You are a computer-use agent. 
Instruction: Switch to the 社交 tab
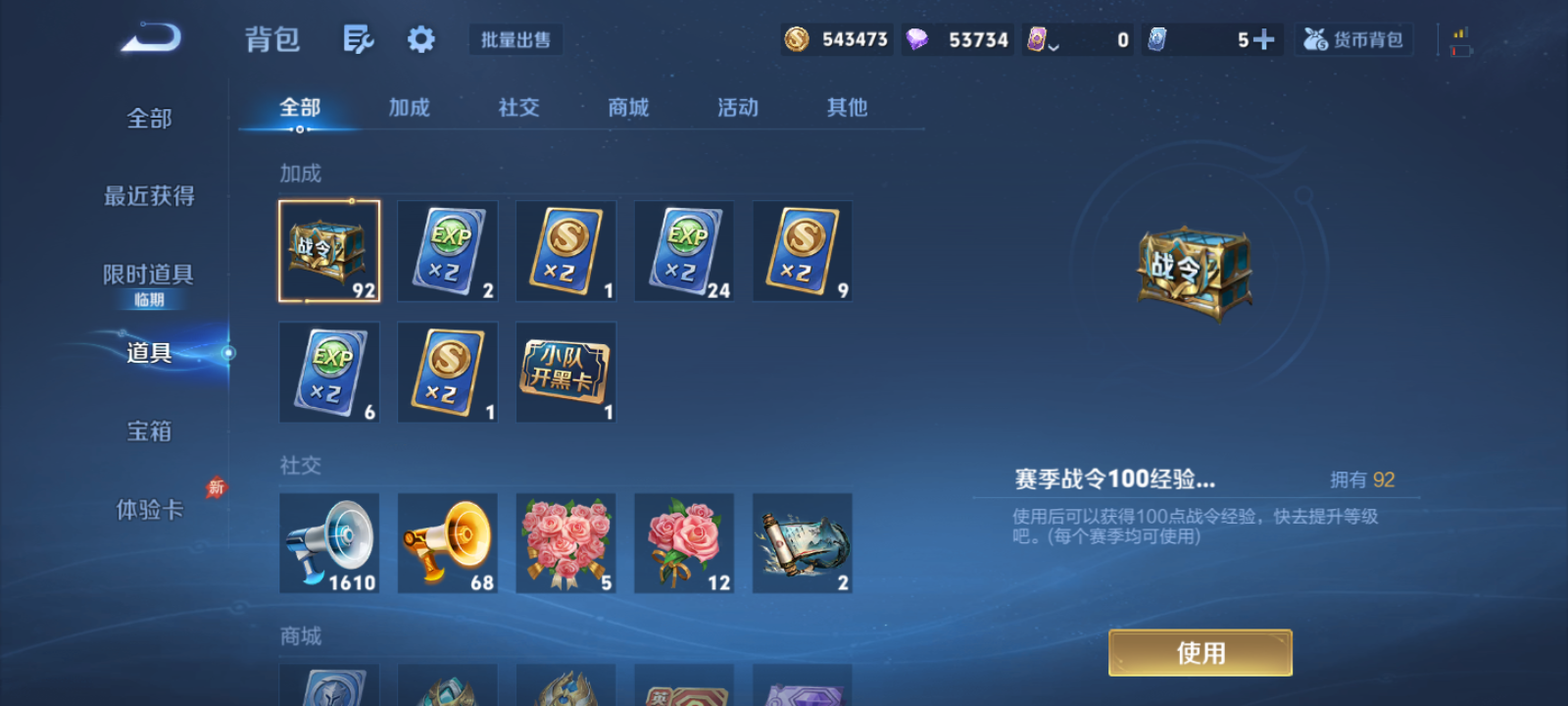click(517, 108)
